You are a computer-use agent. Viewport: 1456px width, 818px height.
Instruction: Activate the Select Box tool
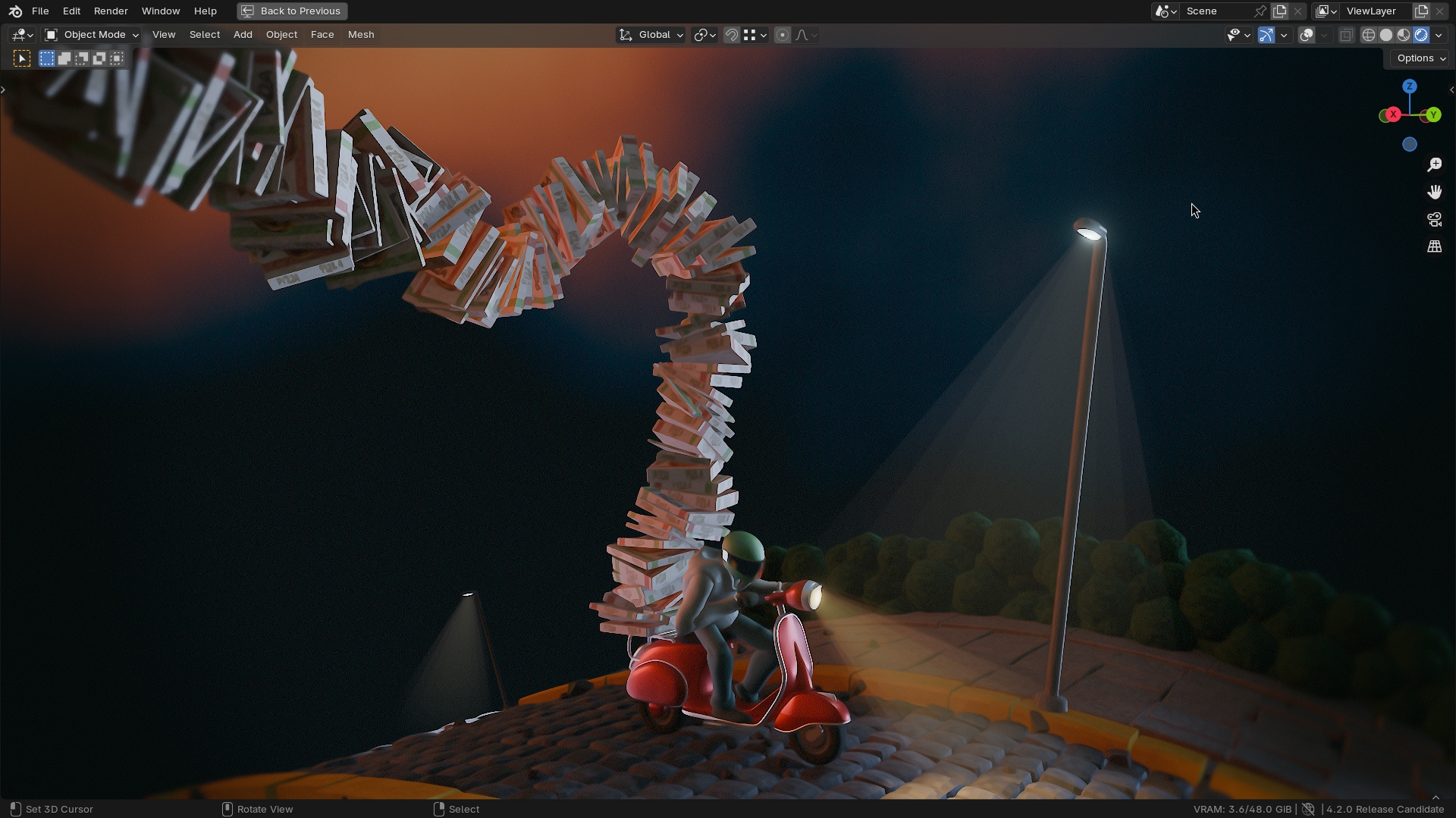click(46, 58)
